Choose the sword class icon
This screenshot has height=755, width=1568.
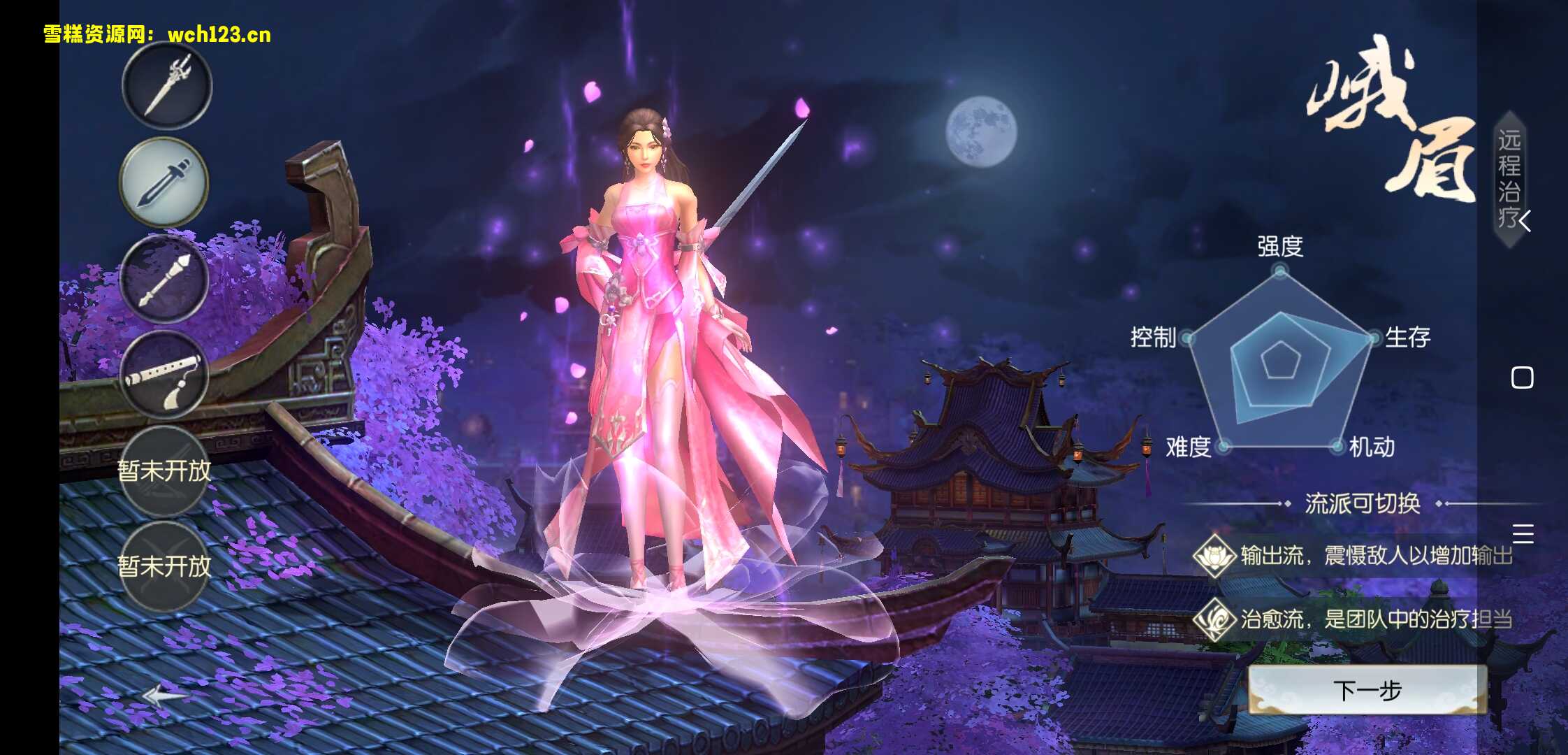164,182
